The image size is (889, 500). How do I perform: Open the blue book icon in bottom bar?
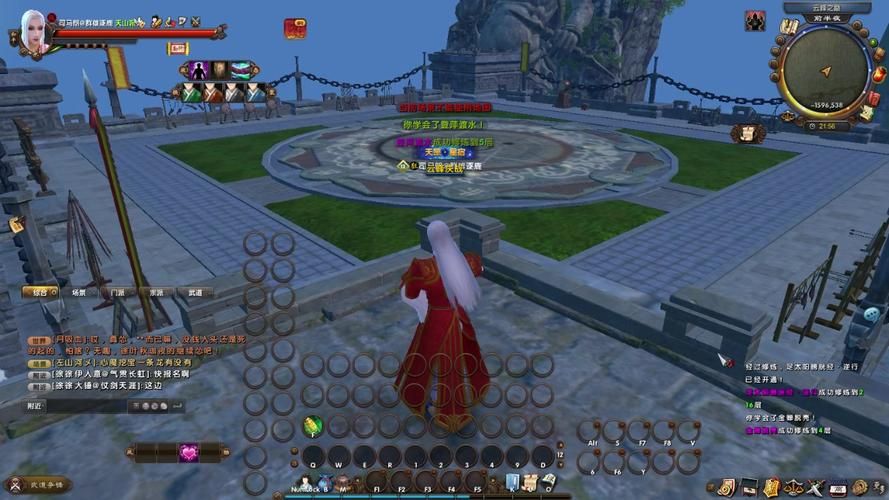(x=512, y=482)
